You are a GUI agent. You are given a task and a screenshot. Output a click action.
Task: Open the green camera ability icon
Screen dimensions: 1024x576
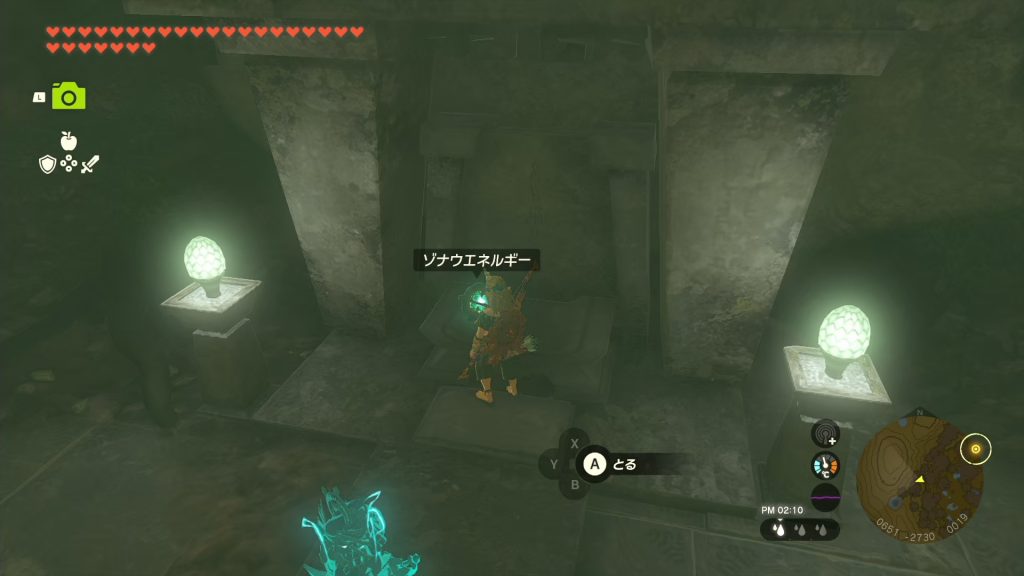tap(69, 96)
